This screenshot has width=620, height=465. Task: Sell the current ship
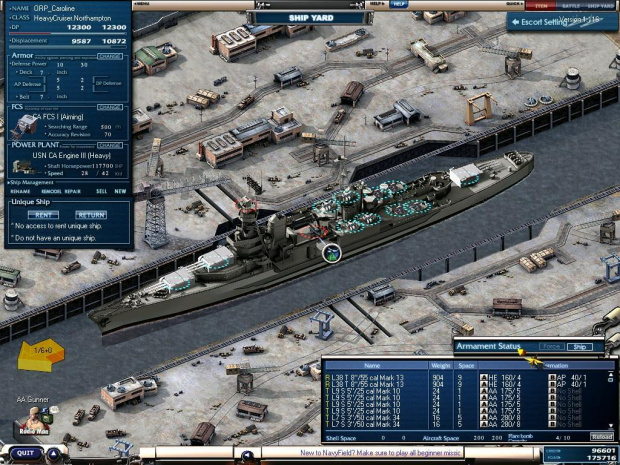[100, 191]
